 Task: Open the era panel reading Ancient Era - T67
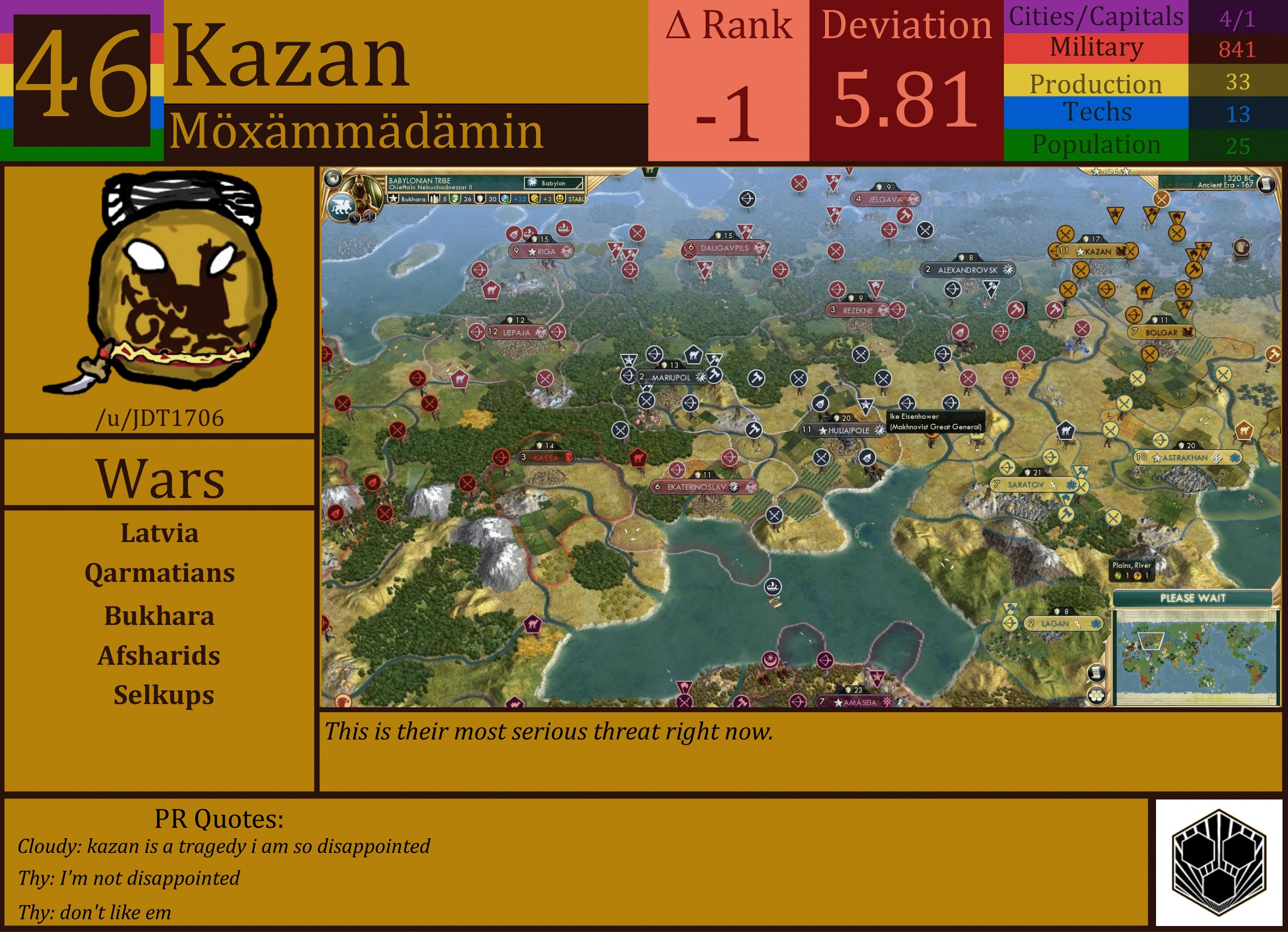(1223, 182)
